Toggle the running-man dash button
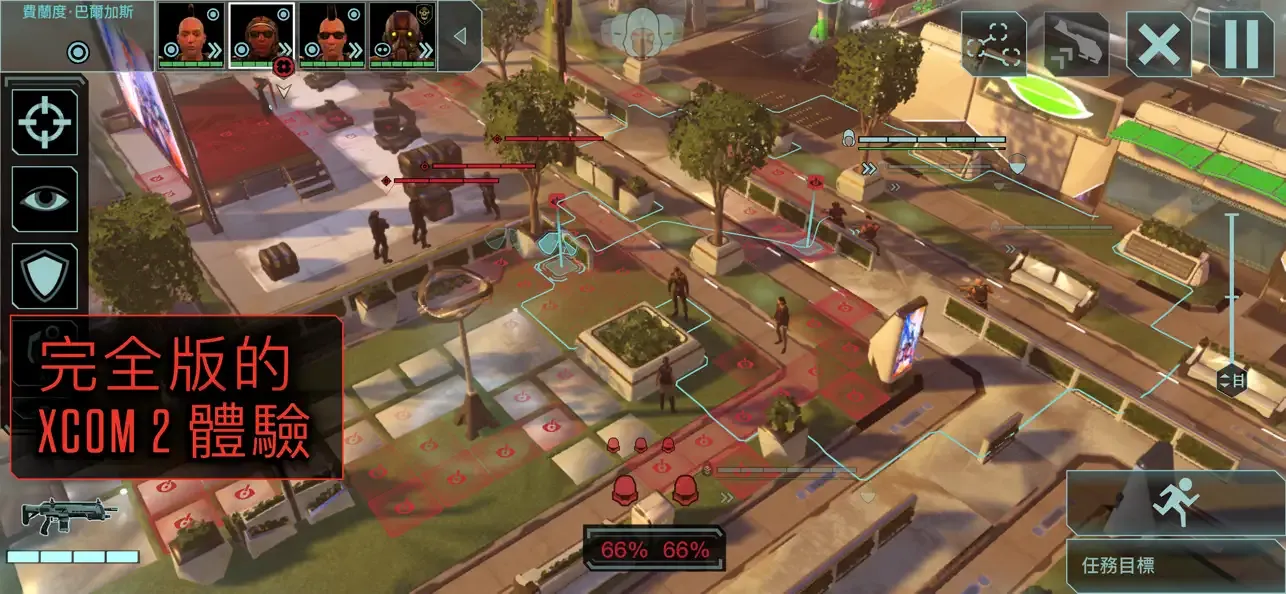 click(x=1175, y=502)
